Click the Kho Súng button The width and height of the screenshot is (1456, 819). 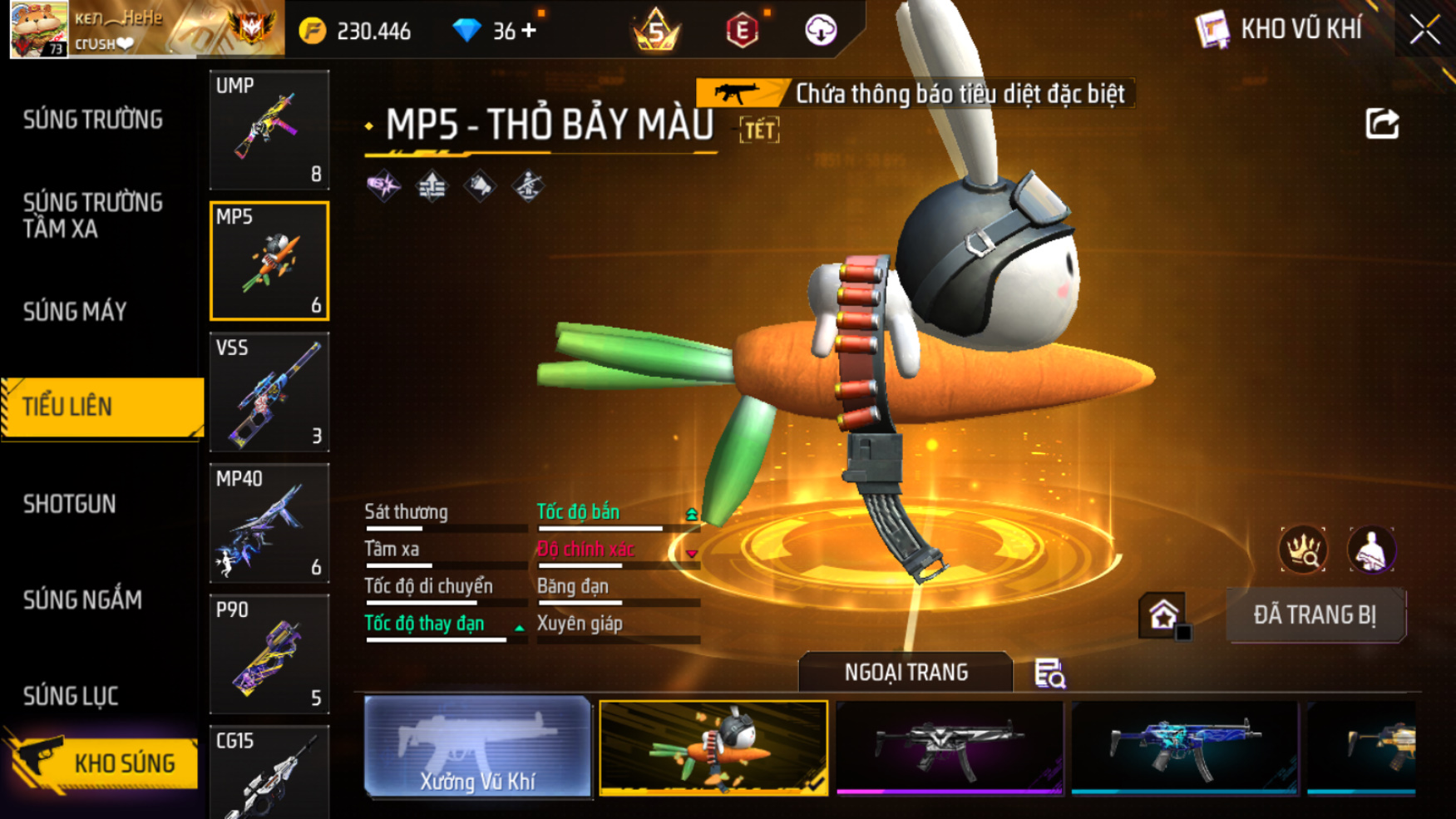[x=103, y=762]
